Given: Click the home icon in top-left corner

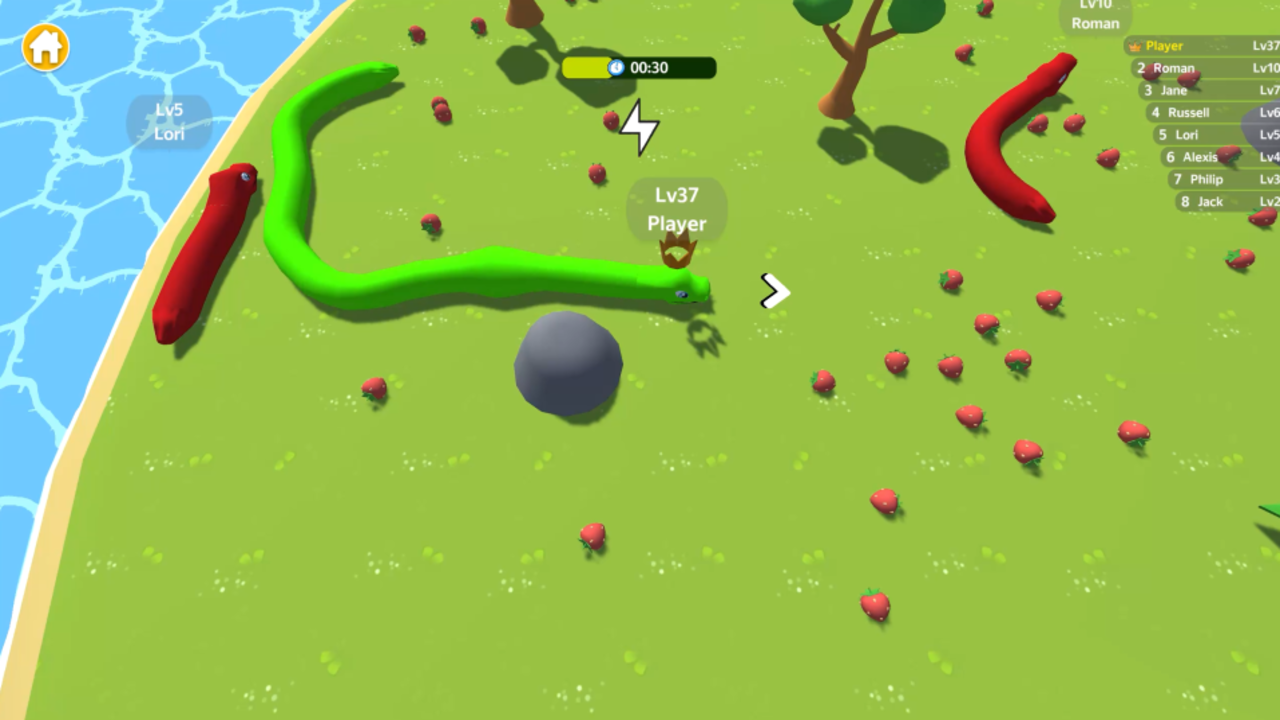Looking at the screenshot, I should pos(44,48).
